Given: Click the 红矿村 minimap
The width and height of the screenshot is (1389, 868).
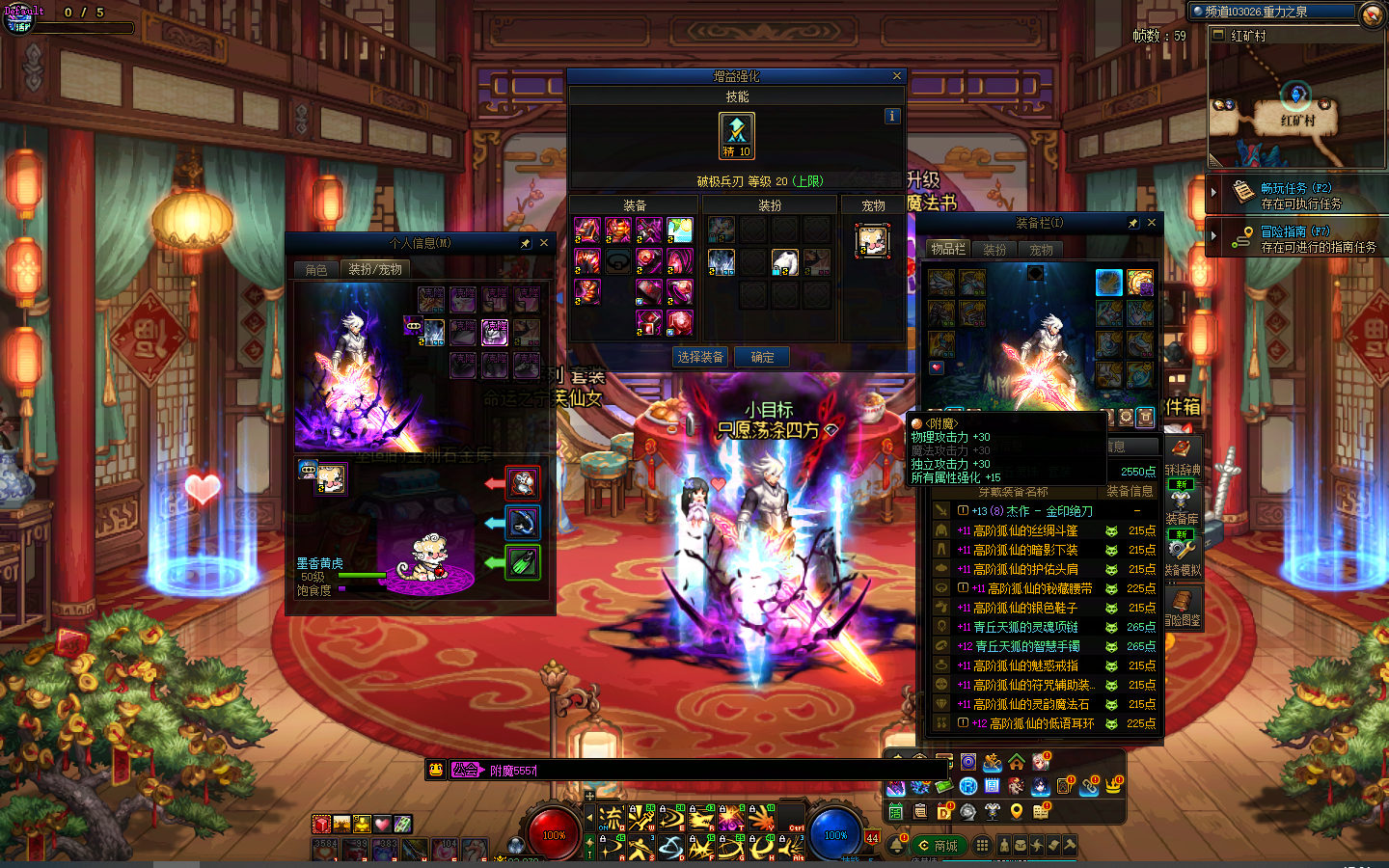Looking at the screenshot, I should (1295, 106).
